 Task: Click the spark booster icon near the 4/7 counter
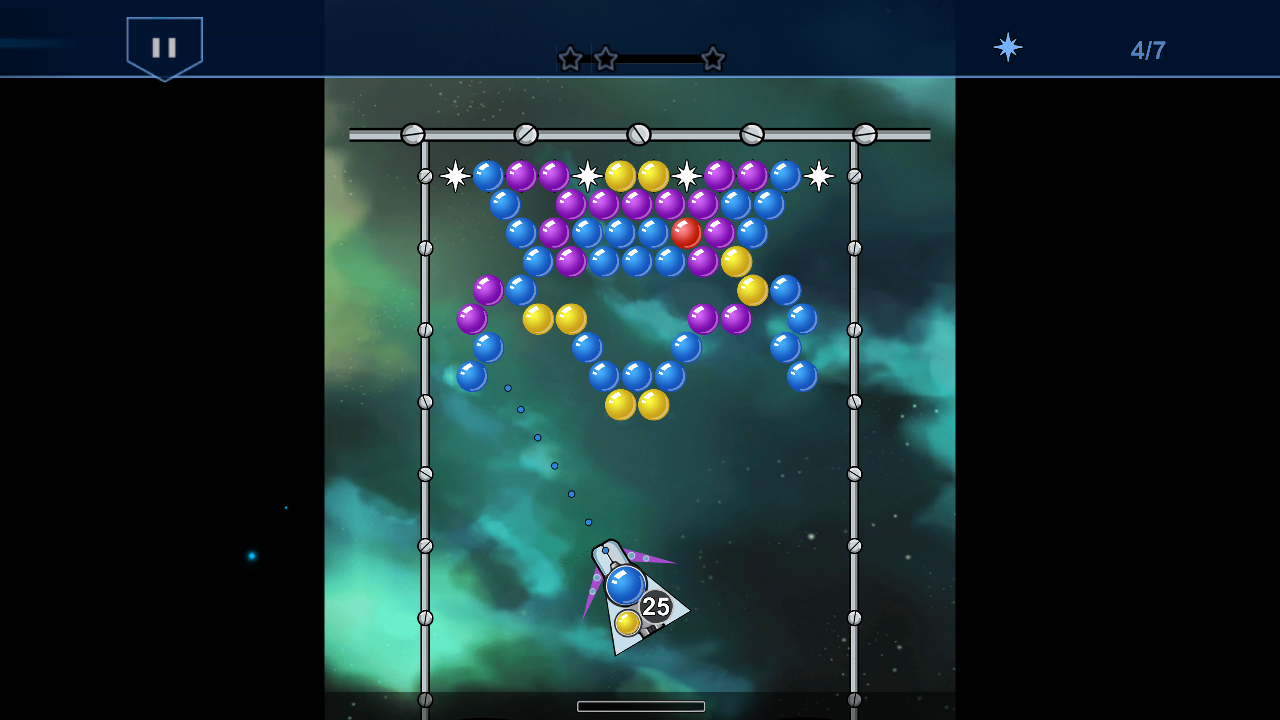[1007, 46]
